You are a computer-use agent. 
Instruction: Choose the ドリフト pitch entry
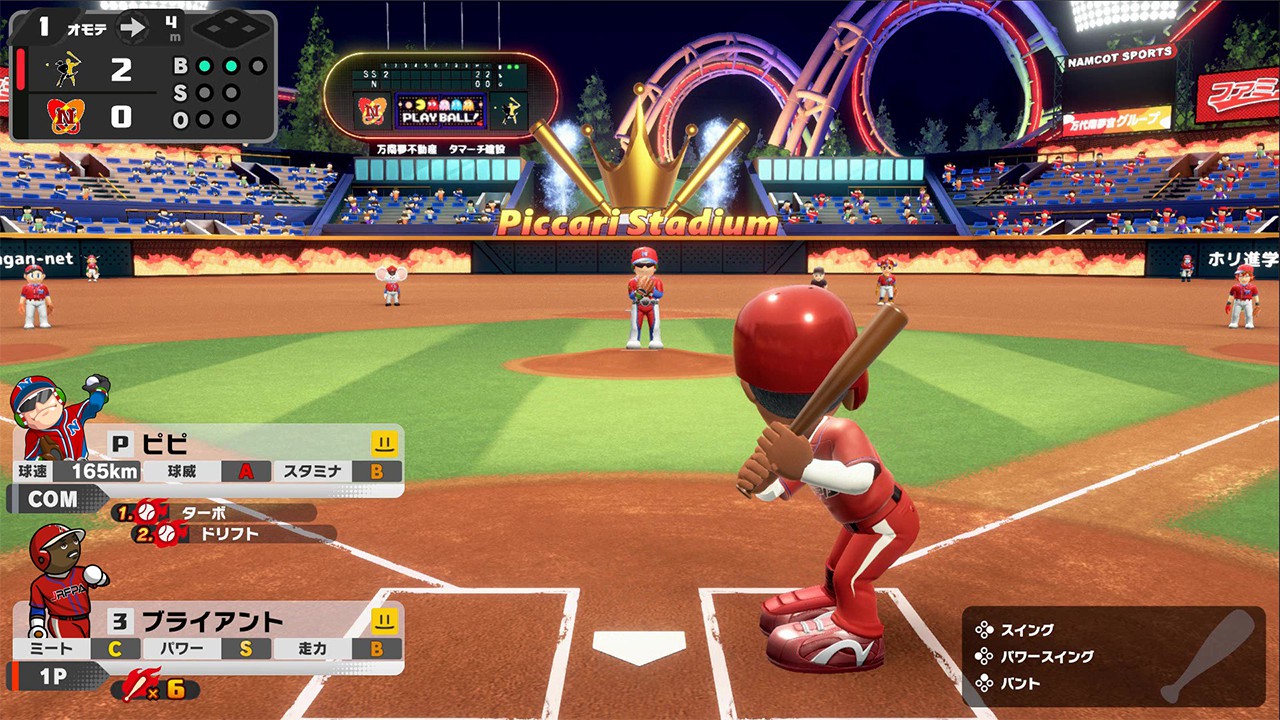230,534
